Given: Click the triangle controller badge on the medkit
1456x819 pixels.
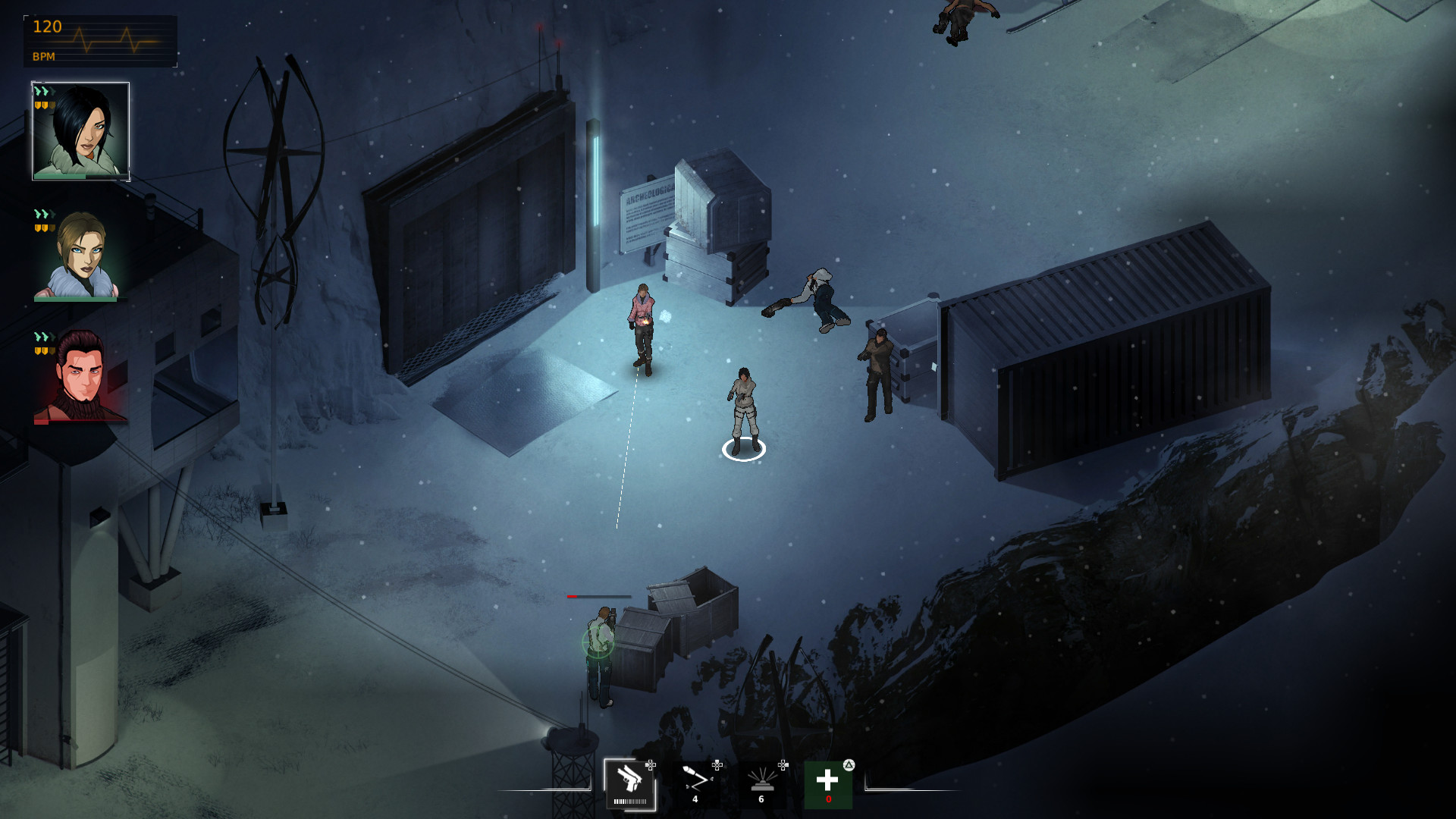Looking at the screenshot, I should [x=849, y=765].
